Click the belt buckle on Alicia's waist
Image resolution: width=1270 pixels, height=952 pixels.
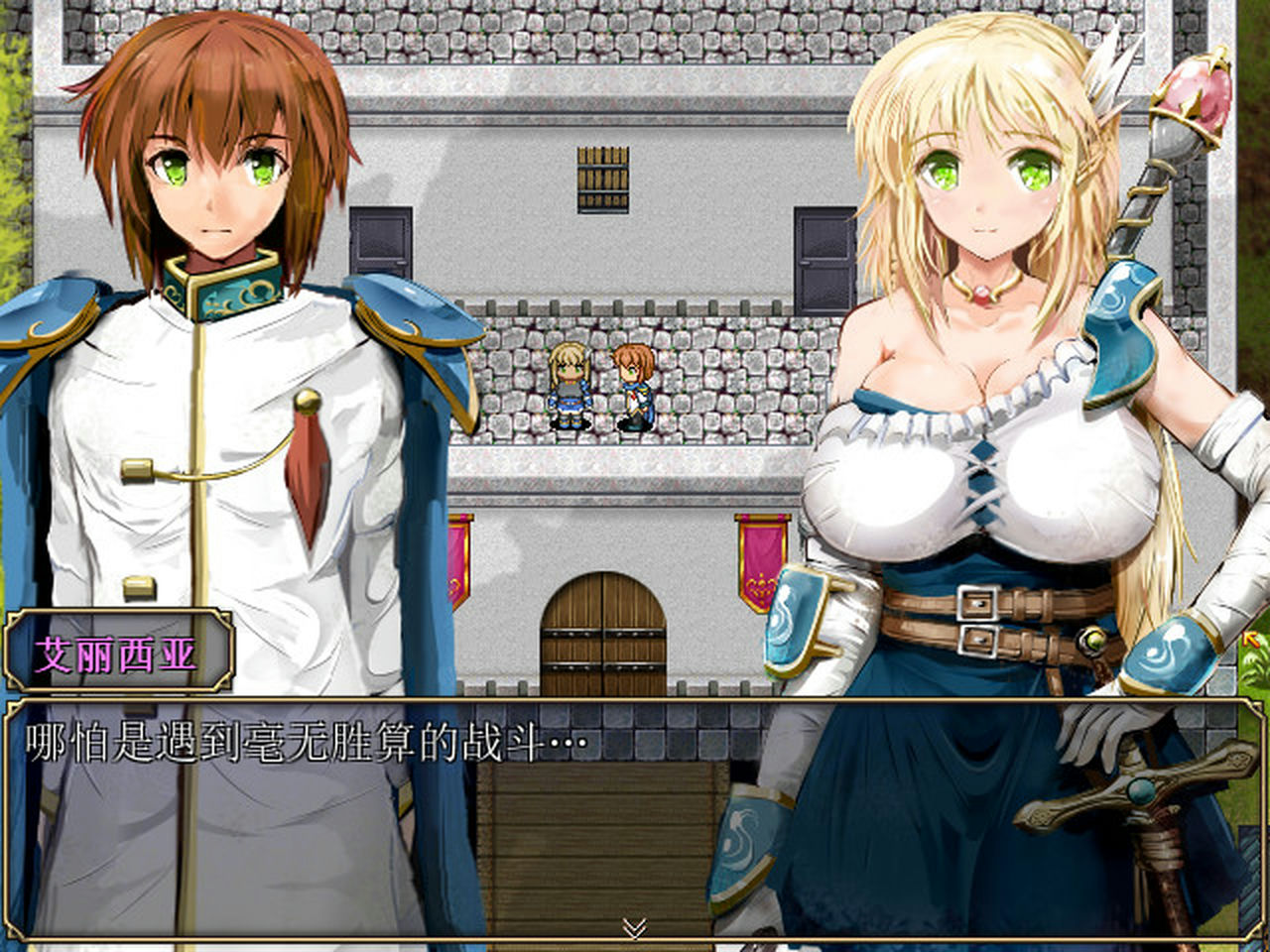pos(977,605)
